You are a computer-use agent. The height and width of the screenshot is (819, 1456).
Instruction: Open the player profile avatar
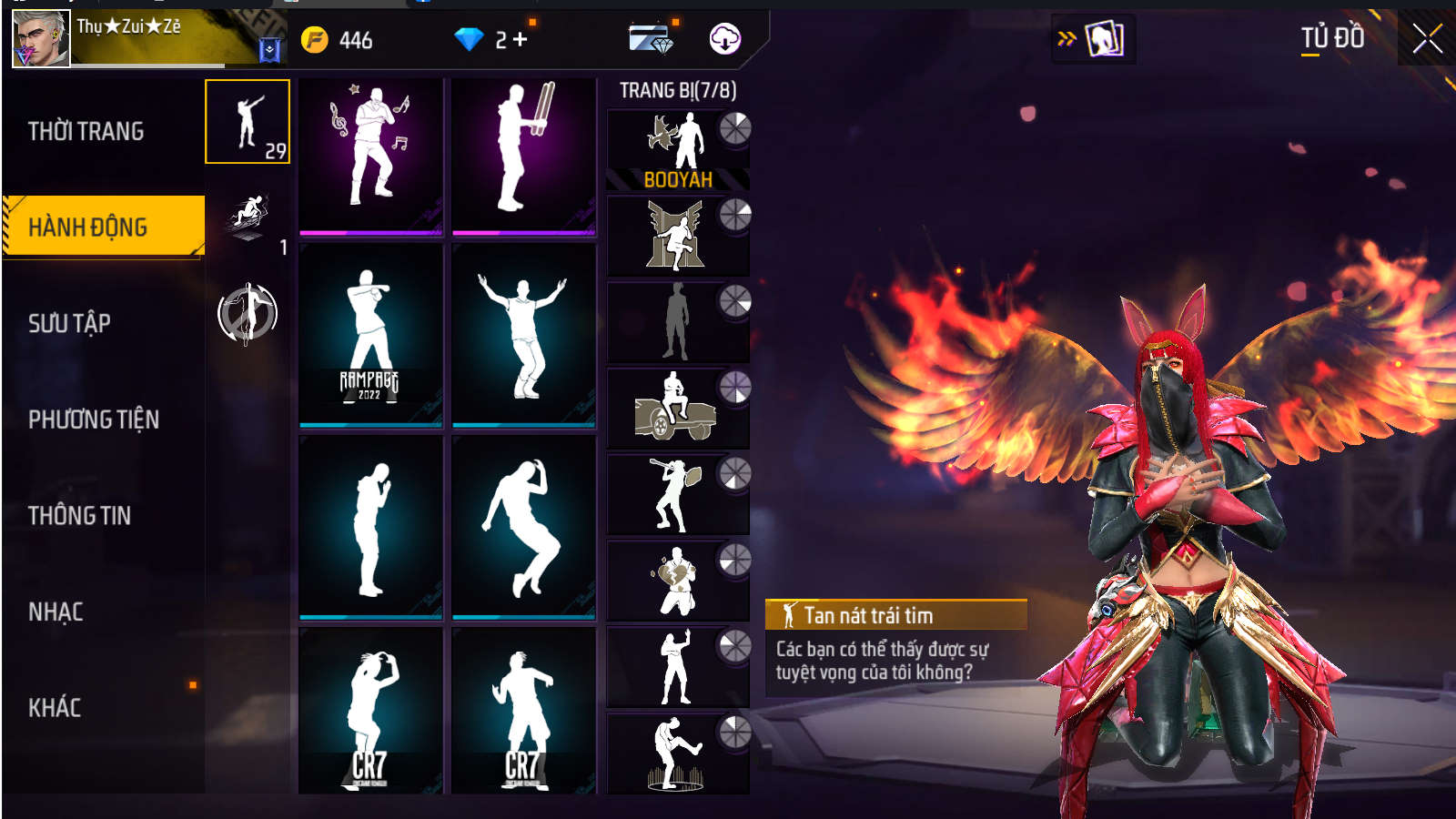click(x=41, y=39)
